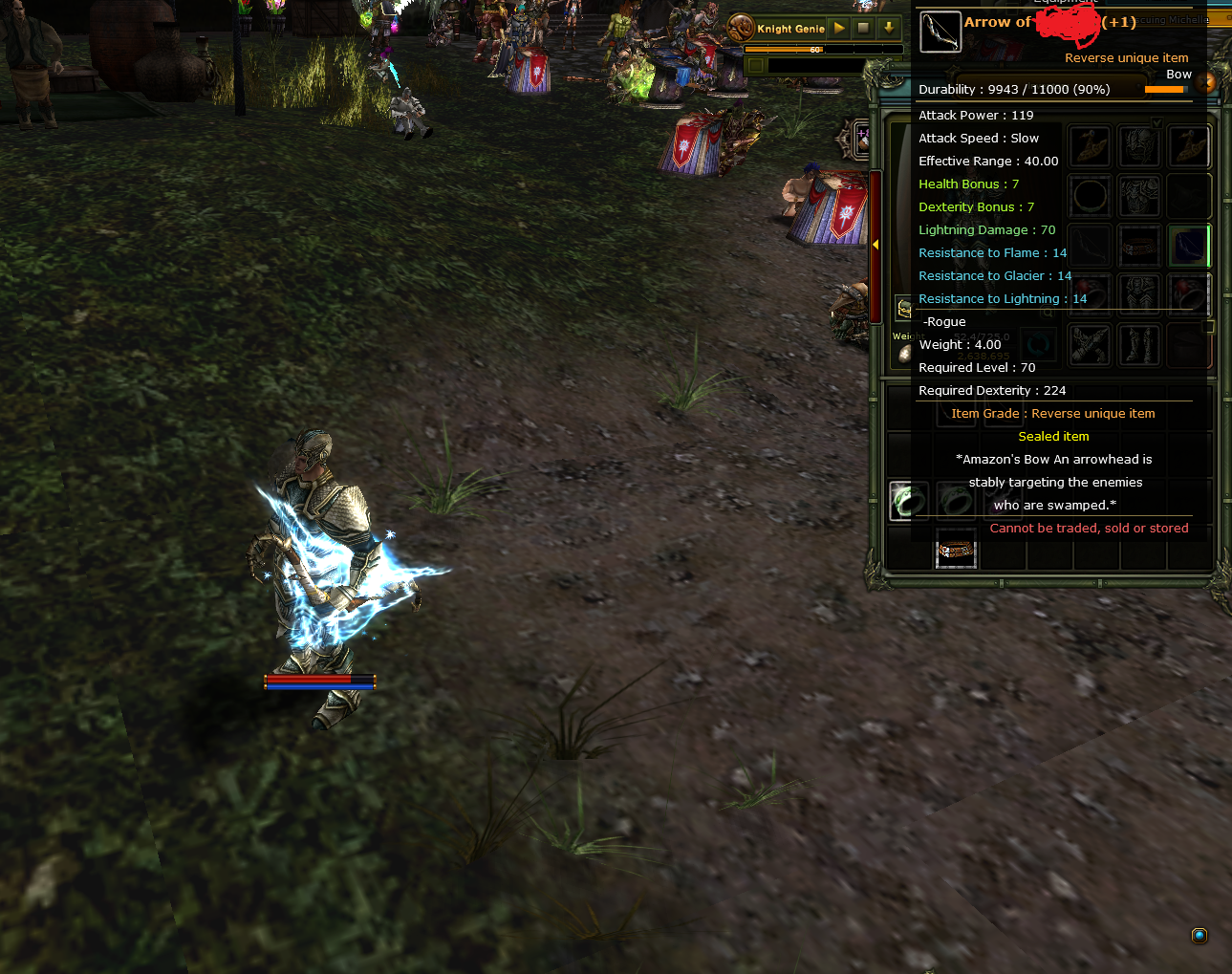
Task: Click the blue round system icon at bottom right
Action: 1200,936
